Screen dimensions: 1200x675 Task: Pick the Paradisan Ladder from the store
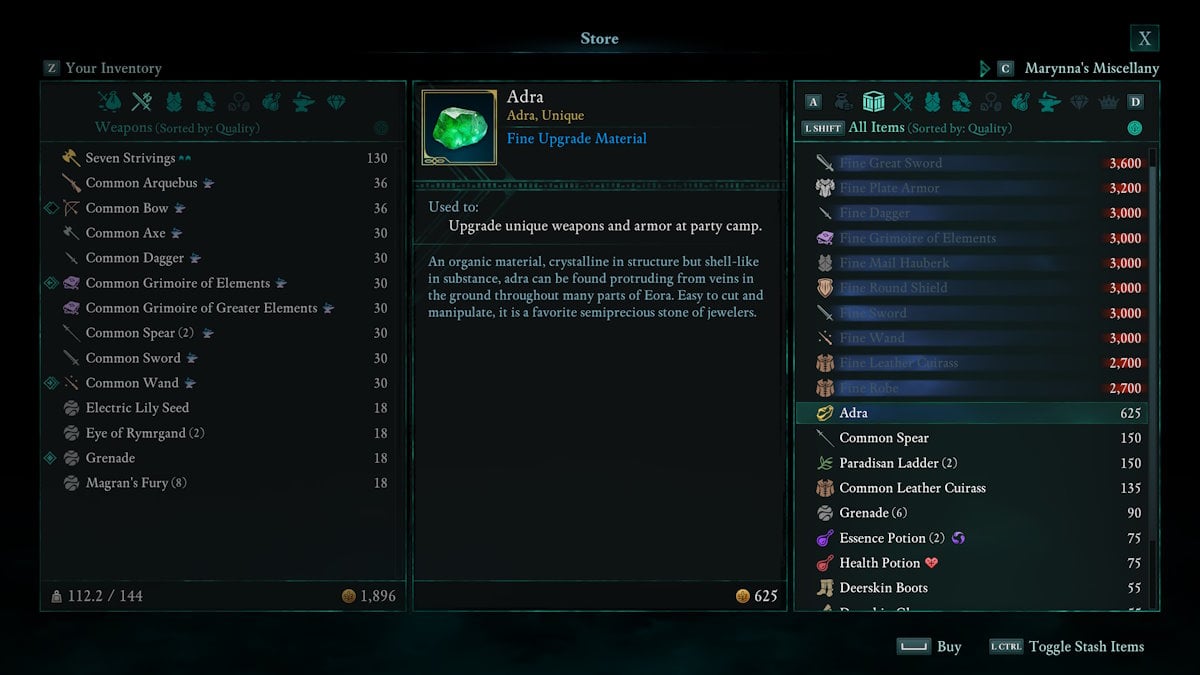(898, 463)
